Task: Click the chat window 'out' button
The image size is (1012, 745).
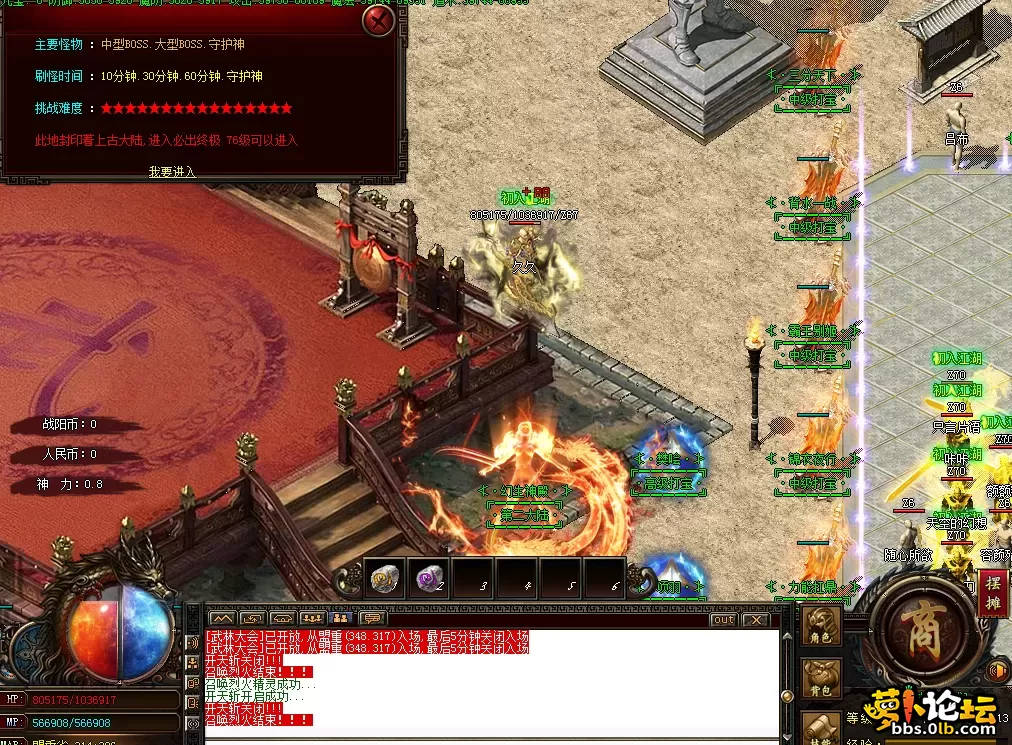Action: tap(723, 620)
